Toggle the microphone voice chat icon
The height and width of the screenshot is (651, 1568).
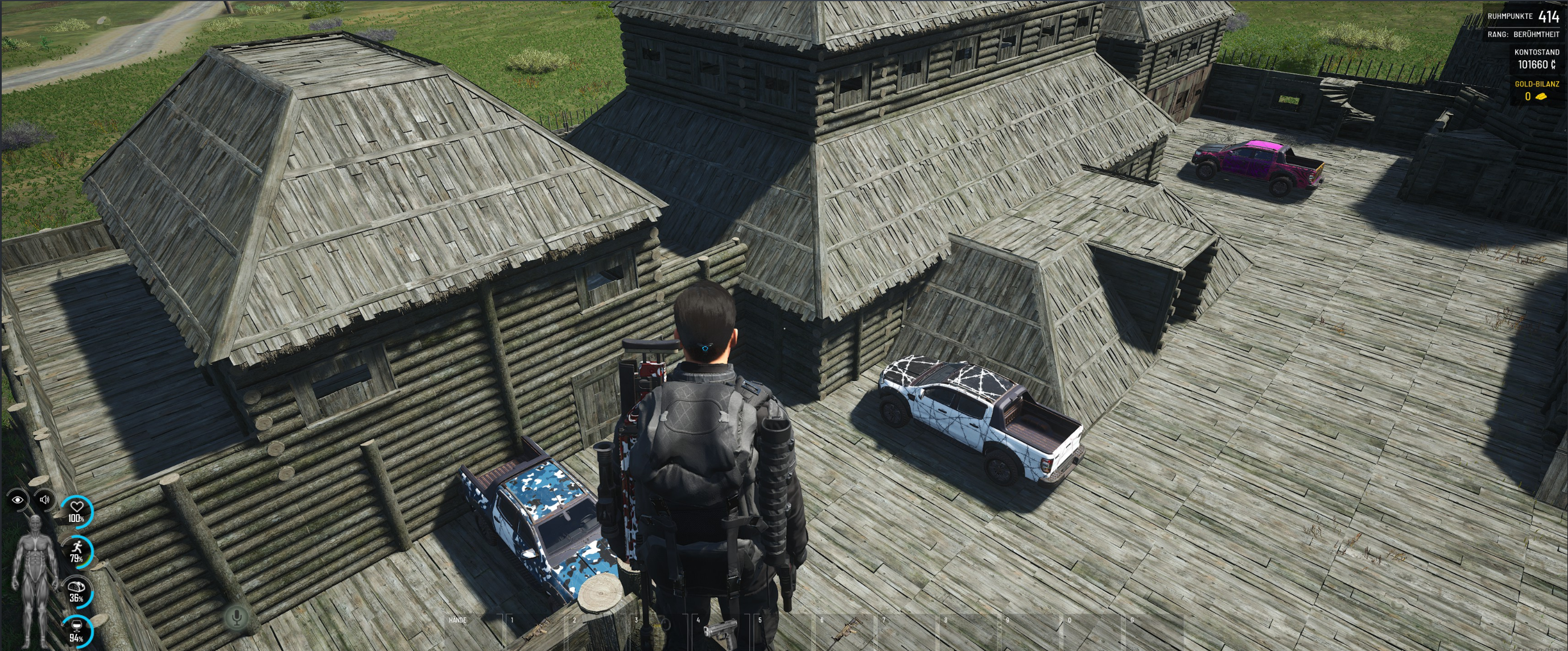coord(237,617)
